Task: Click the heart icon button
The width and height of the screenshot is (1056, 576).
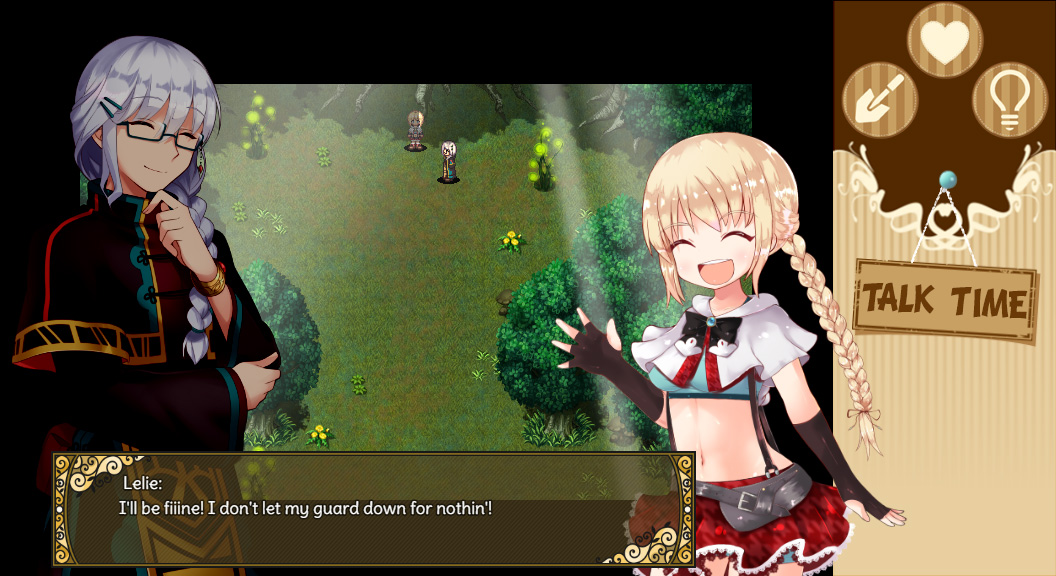Action: (945, 40)
